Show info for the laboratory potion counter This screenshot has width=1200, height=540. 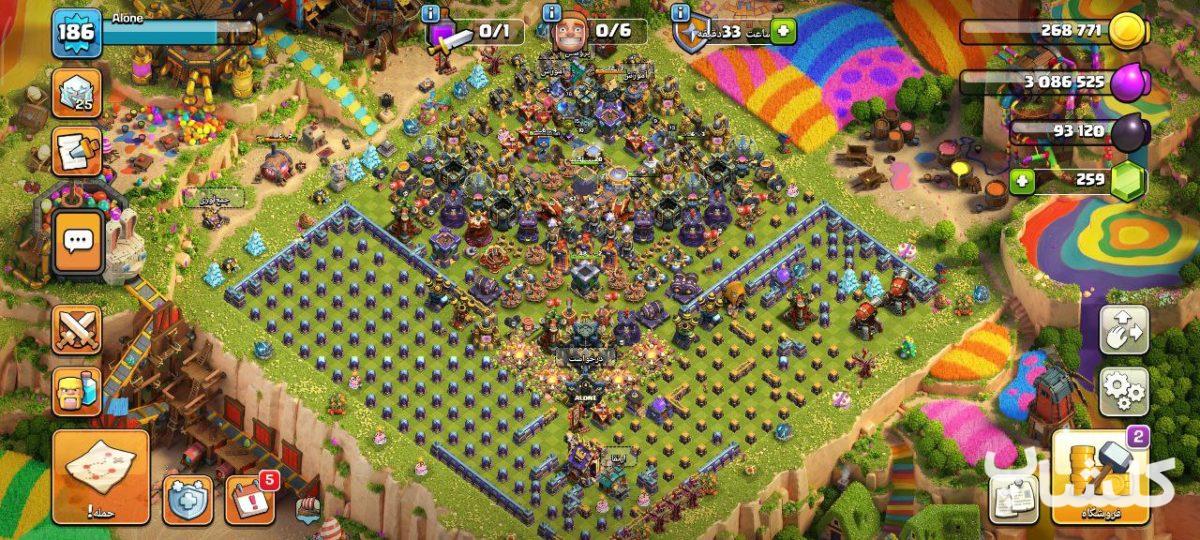click(431, 13)
